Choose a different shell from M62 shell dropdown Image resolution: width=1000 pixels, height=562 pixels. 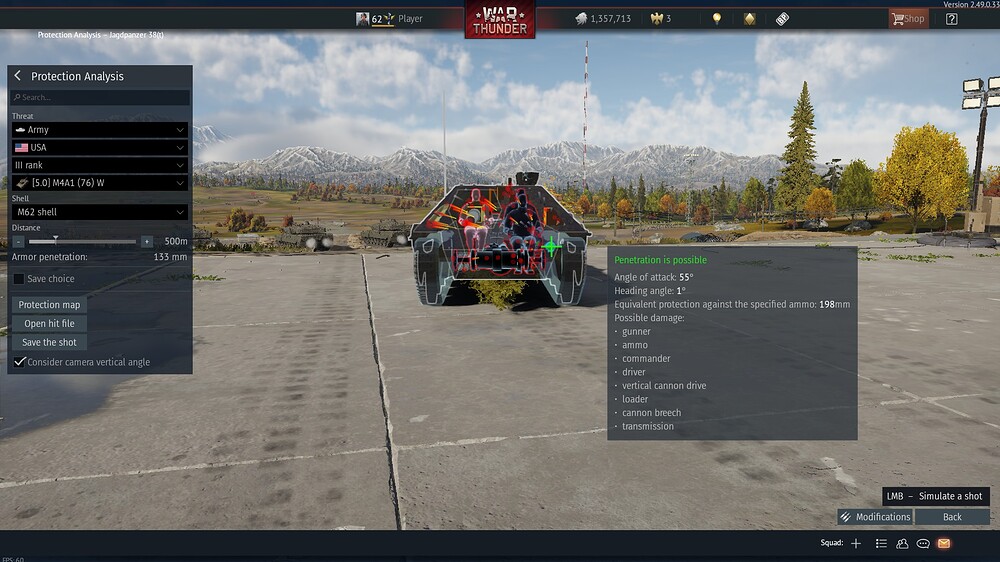(x=100, y=212)
